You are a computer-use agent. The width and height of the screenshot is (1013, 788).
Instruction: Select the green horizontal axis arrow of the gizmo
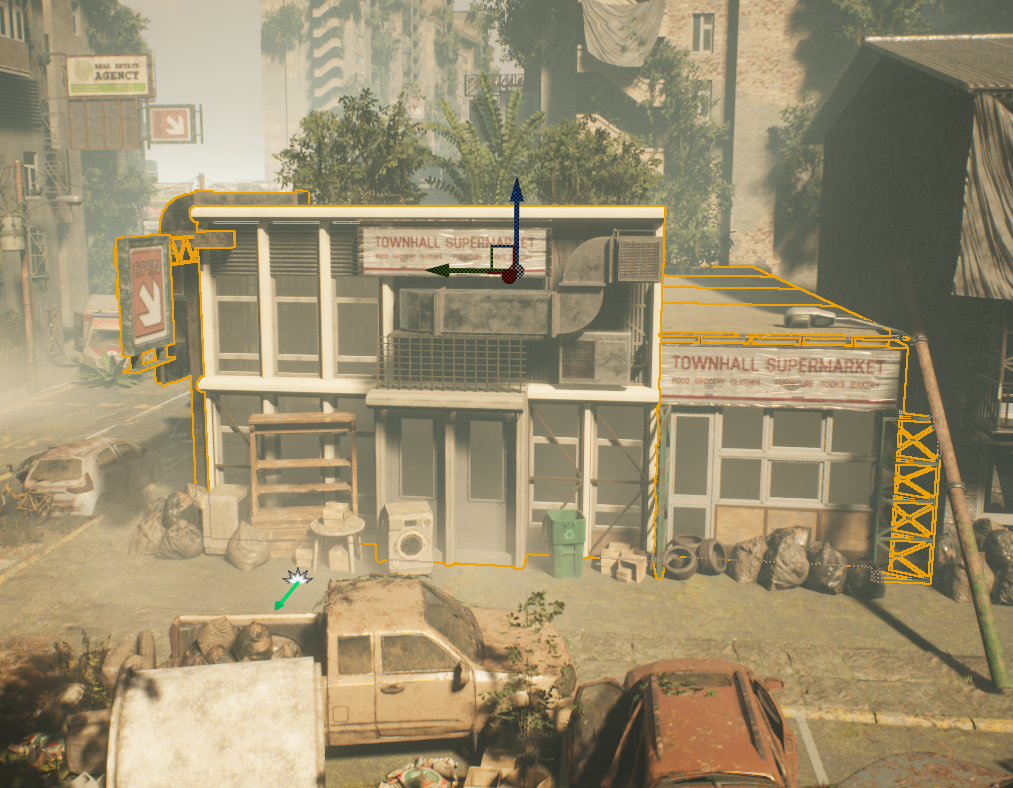click(x=447, y=269)
